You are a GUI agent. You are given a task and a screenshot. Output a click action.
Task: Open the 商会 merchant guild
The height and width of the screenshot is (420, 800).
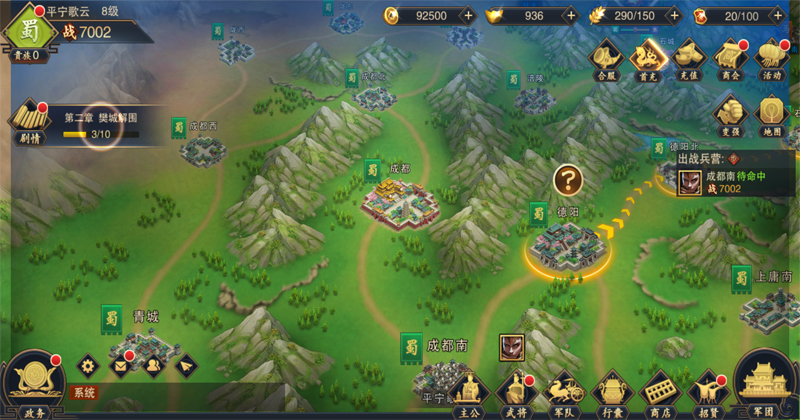pos(729,58)
